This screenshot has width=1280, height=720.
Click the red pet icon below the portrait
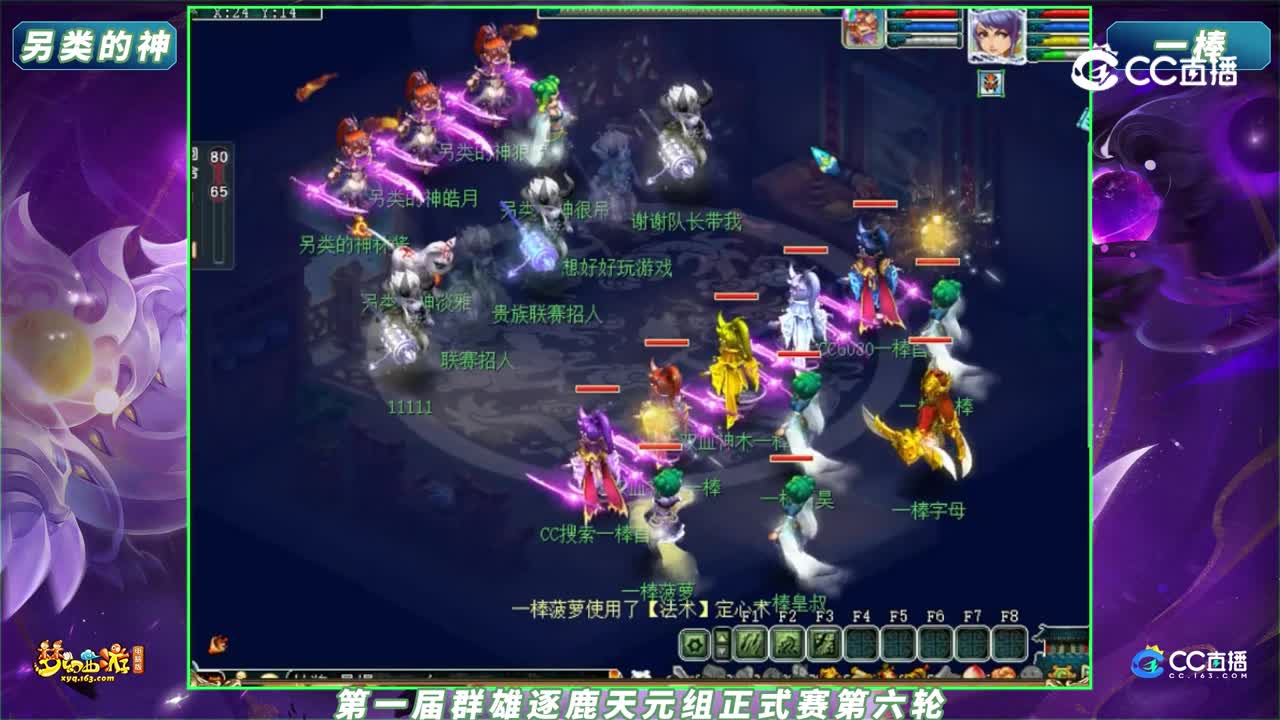[x=991, y=82]
